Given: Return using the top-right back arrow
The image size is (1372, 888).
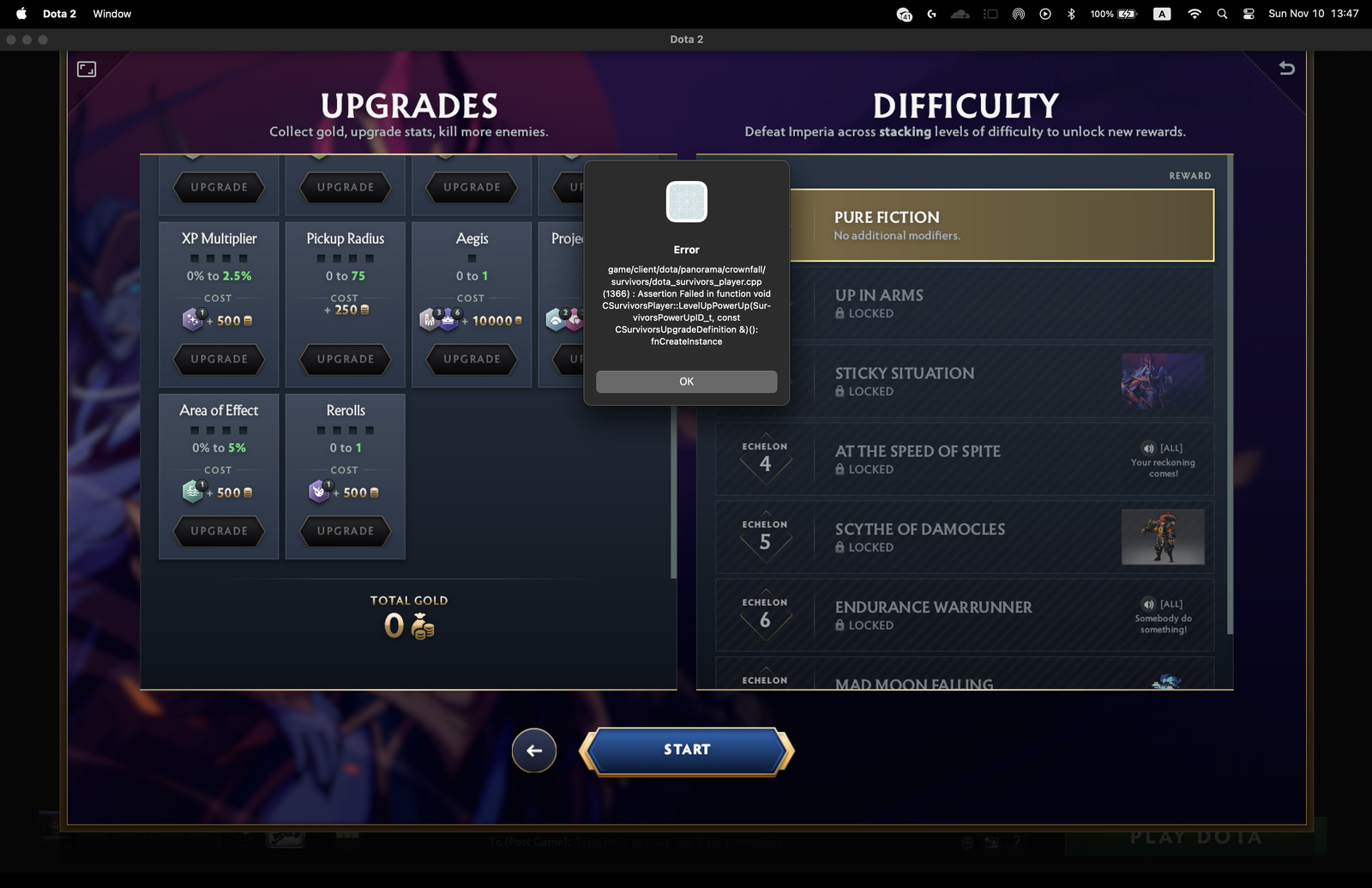Looking at the screenshot, I should click(x=1286, y=69).
